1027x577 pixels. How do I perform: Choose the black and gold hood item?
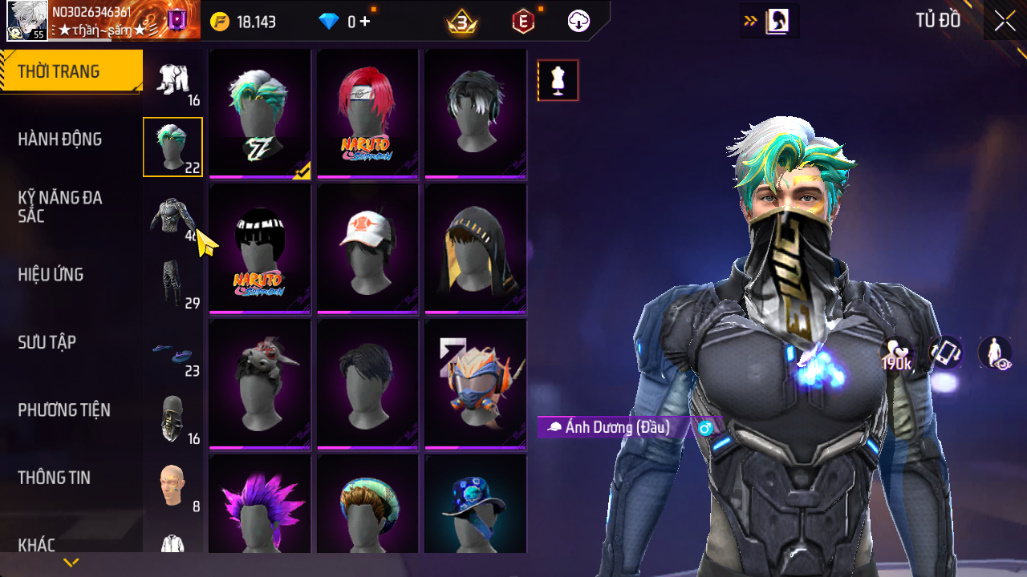click(475, 248)
